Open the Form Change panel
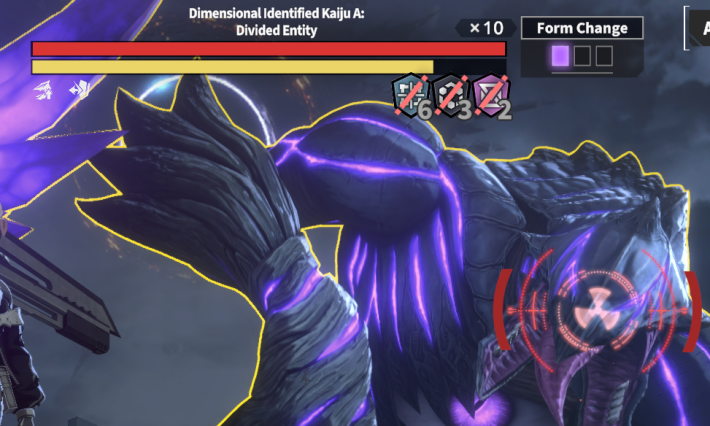Image resolution: width=710 pixels, height=426 pixels. [x=582, y=28]
